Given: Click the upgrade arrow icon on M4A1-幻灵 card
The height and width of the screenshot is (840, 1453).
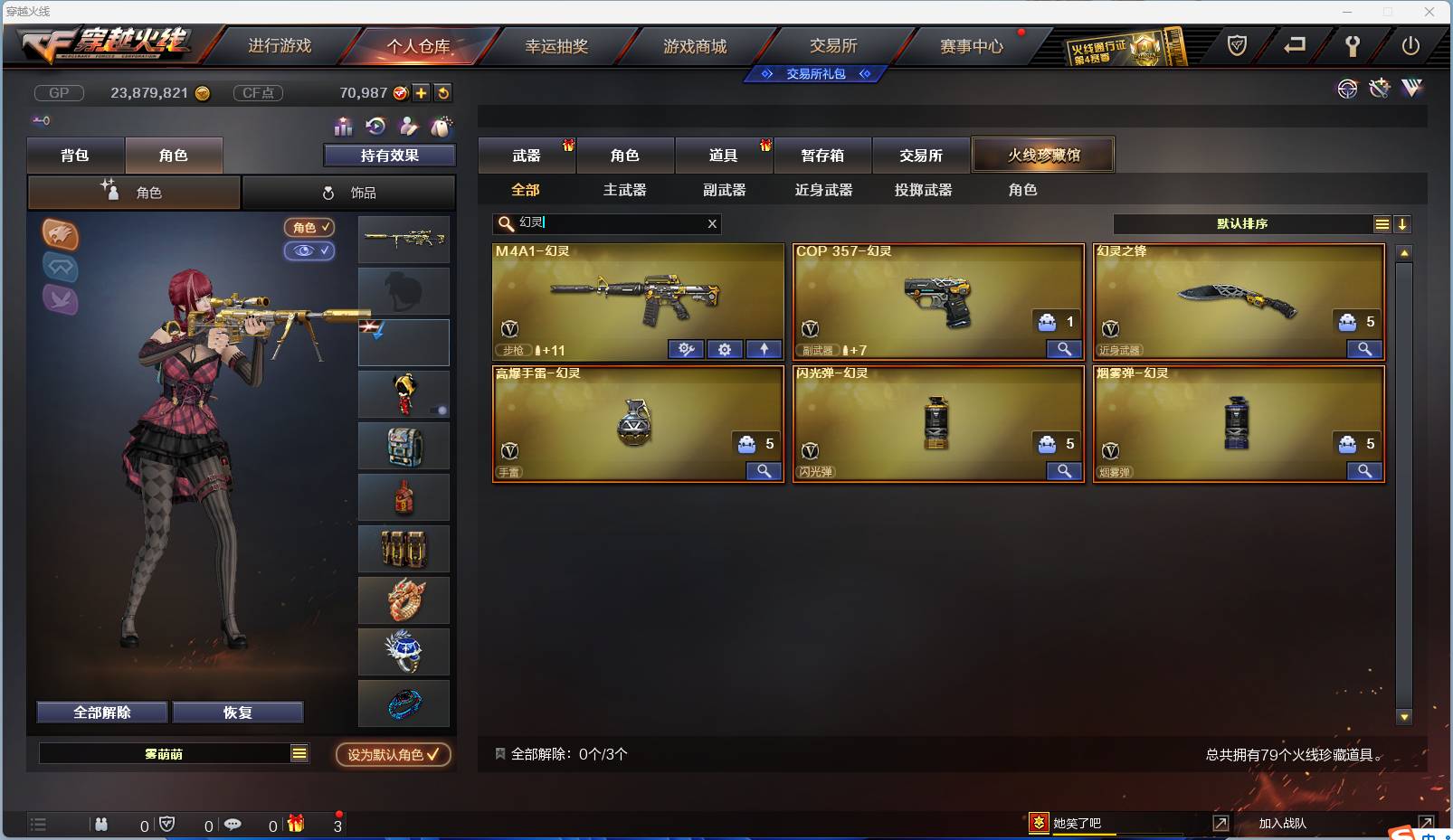Looking at the screenshot, I should tap(764, 349).
